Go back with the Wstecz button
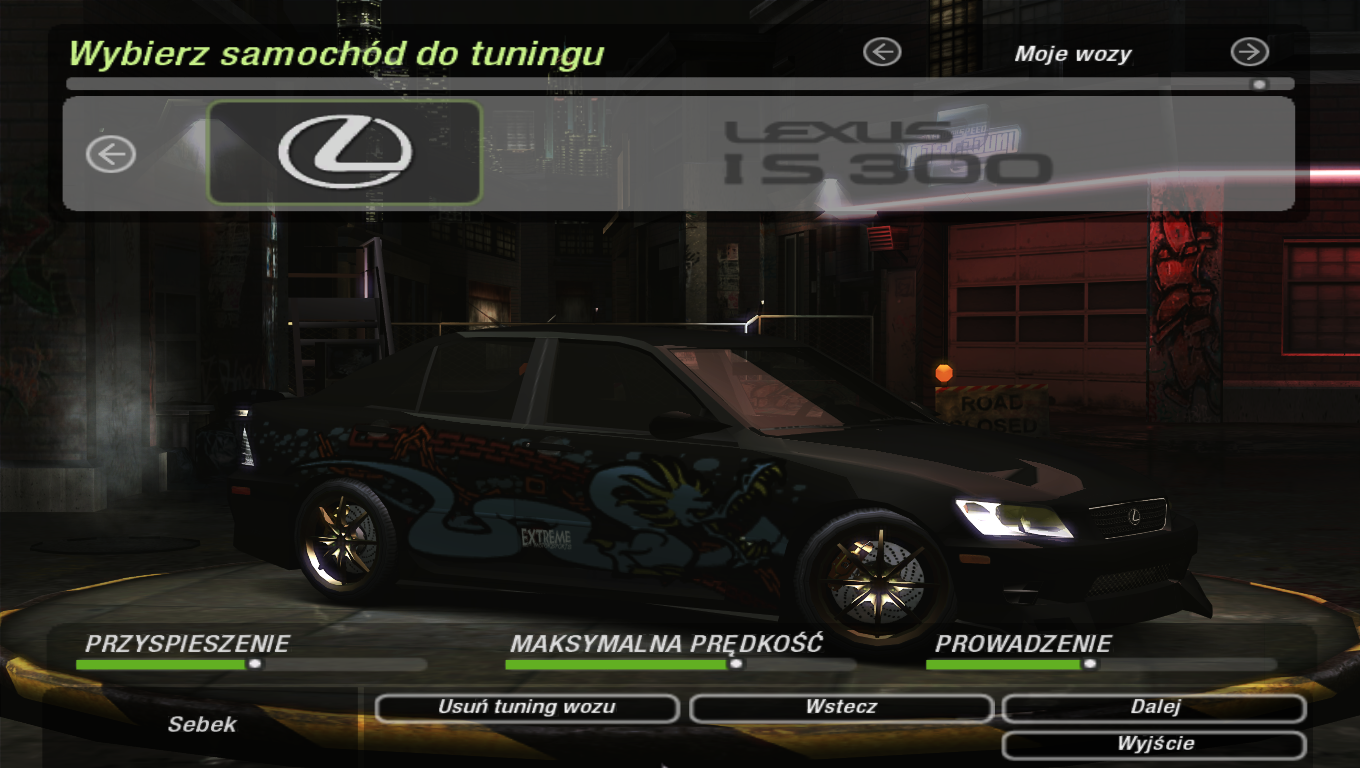 [841, 708]
